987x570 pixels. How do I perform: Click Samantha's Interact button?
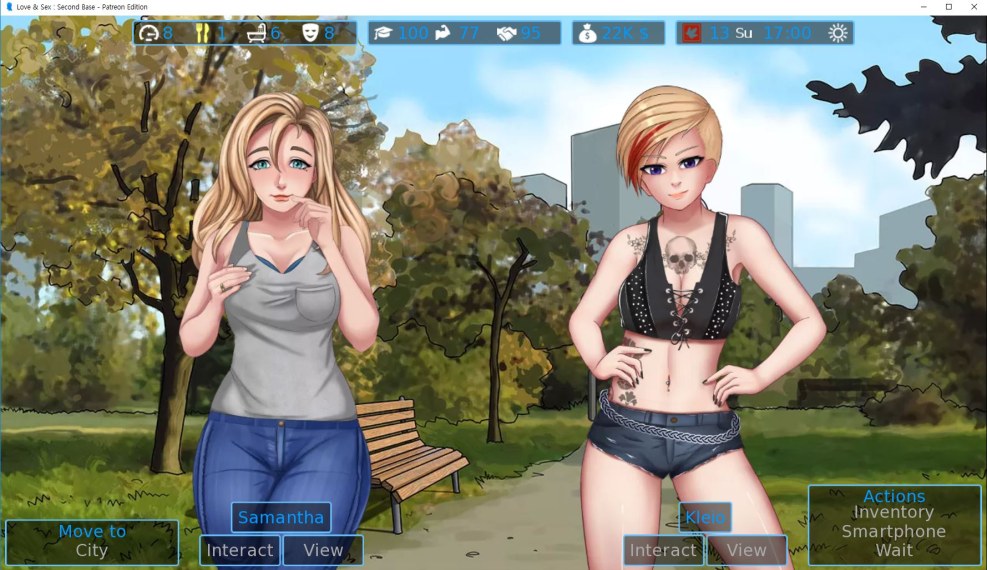[x=240, y=550]
